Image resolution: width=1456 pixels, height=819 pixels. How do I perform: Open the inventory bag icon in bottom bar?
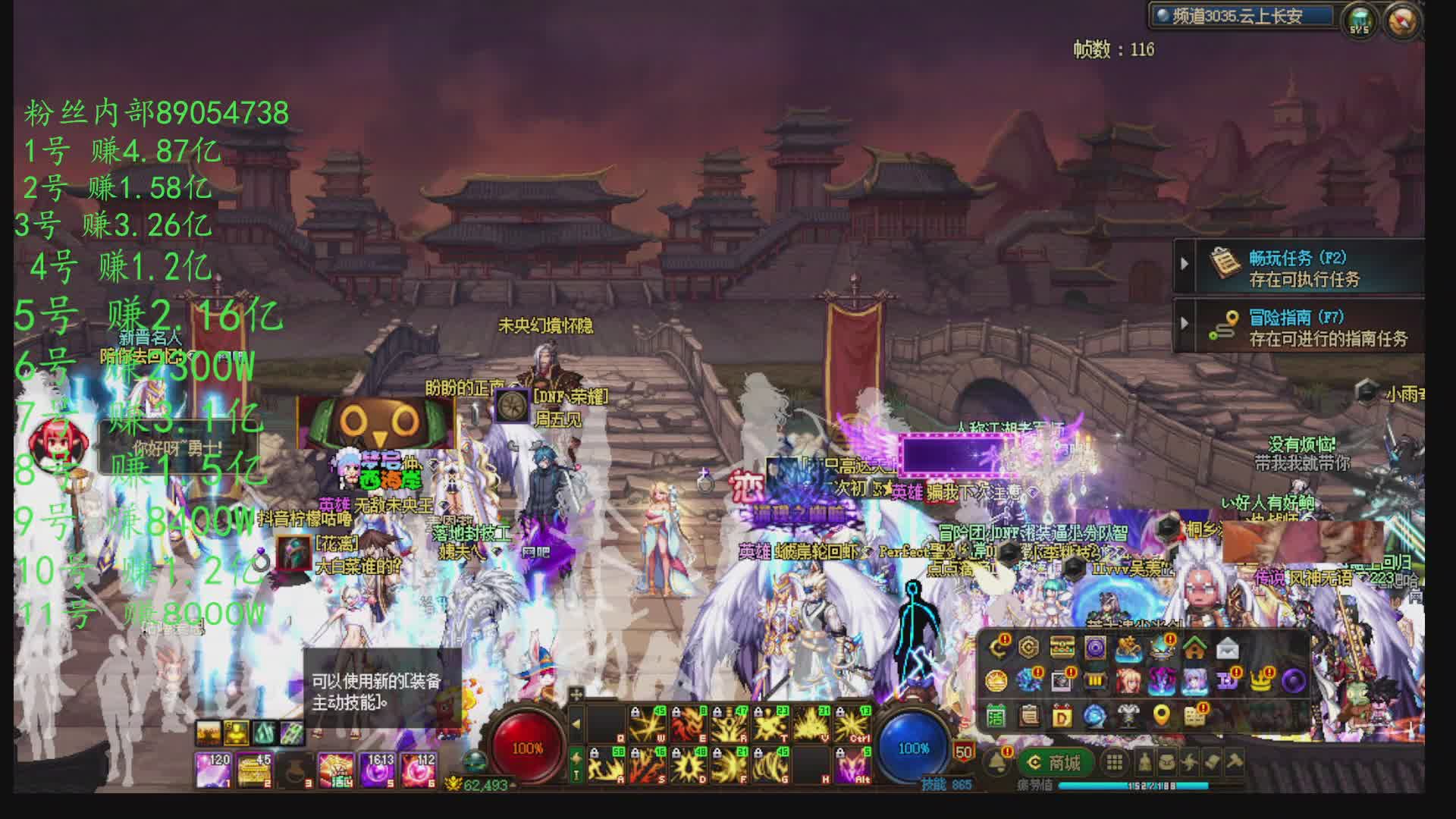[1167, 762]
